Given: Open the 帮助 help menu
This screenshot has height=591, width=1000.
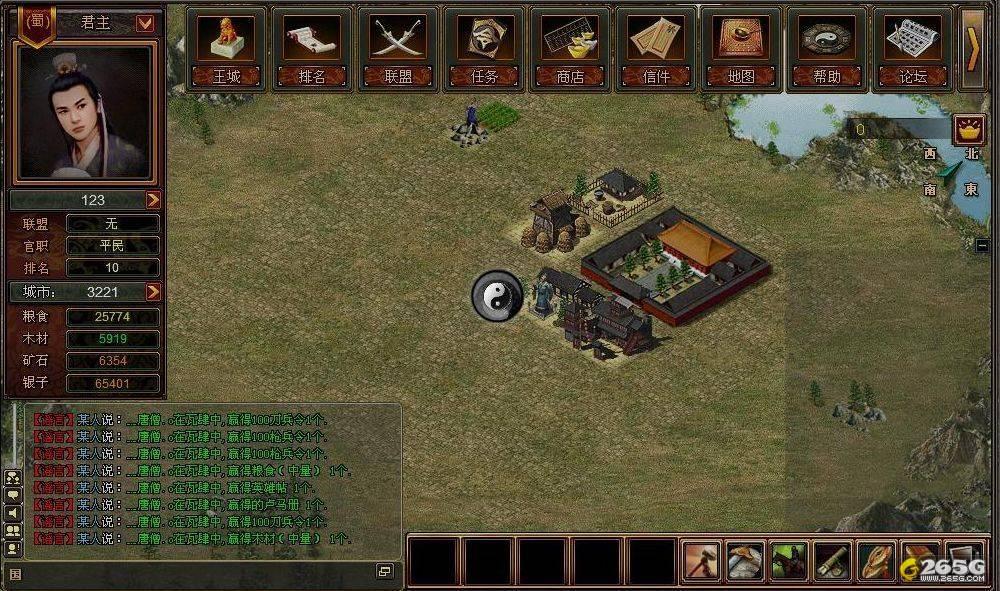Looking at the screenshot, I should click(827, 47).
